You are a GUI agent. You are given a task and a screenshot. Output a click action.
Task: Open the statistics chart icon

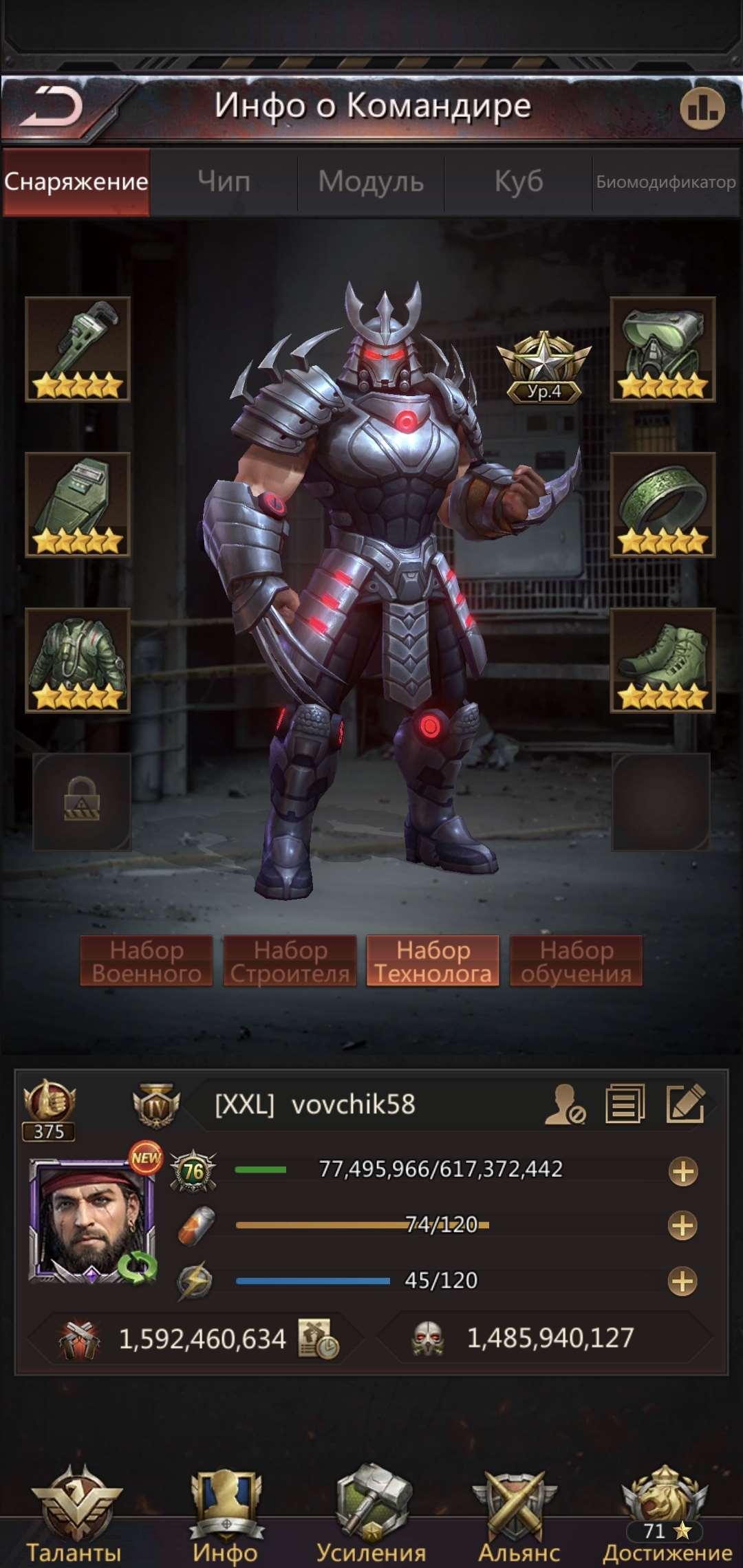coord(702,108)
